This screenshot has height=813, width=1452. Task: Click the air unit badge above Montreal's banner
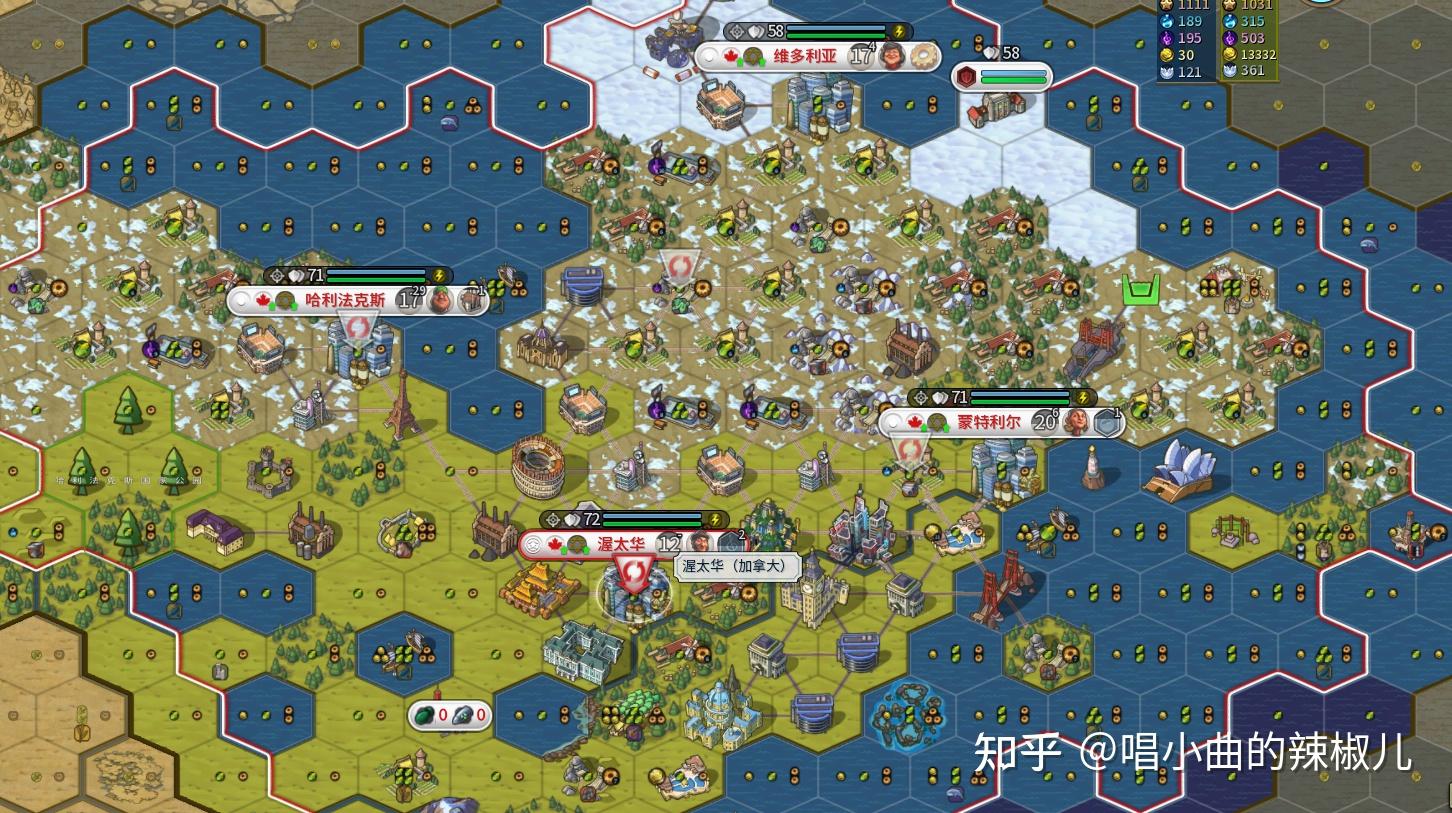coord(1106,423)
